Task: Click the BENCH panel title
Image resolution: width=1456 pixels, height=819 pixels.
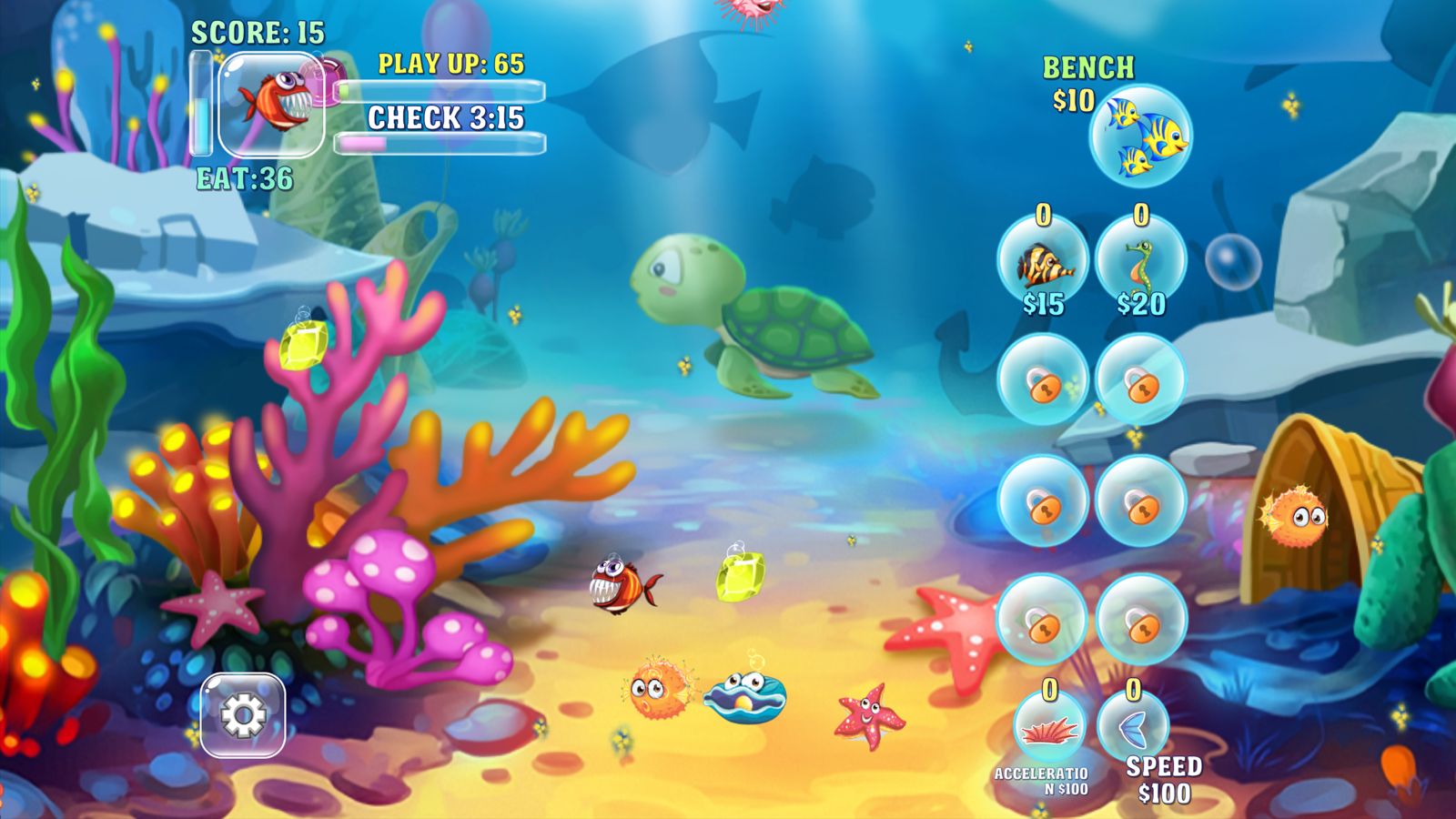Action: point(1088,66)
